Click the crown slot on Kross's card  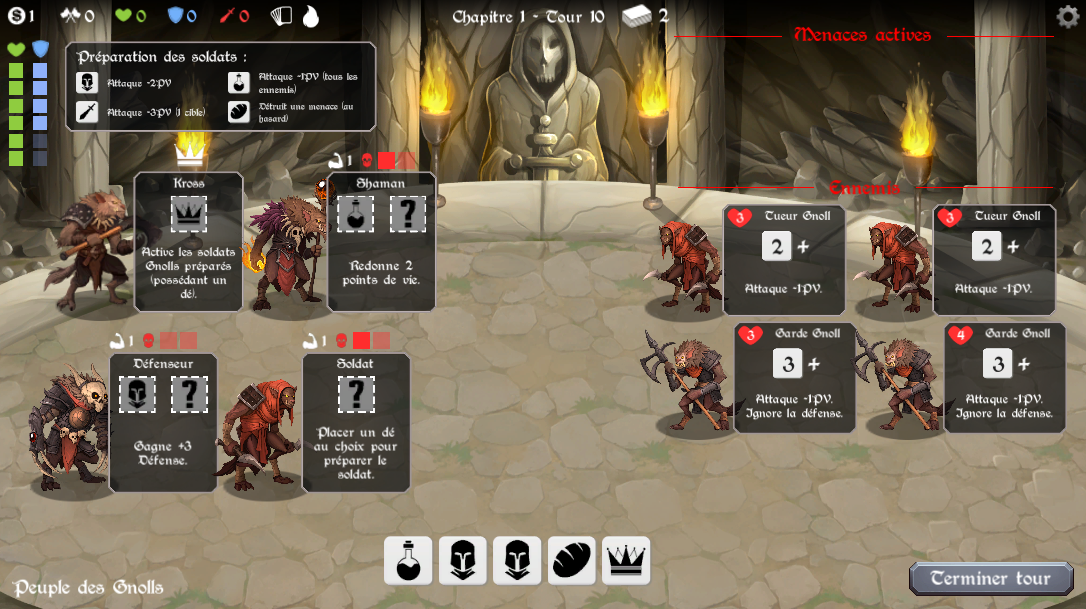click(x=189, y=214)
